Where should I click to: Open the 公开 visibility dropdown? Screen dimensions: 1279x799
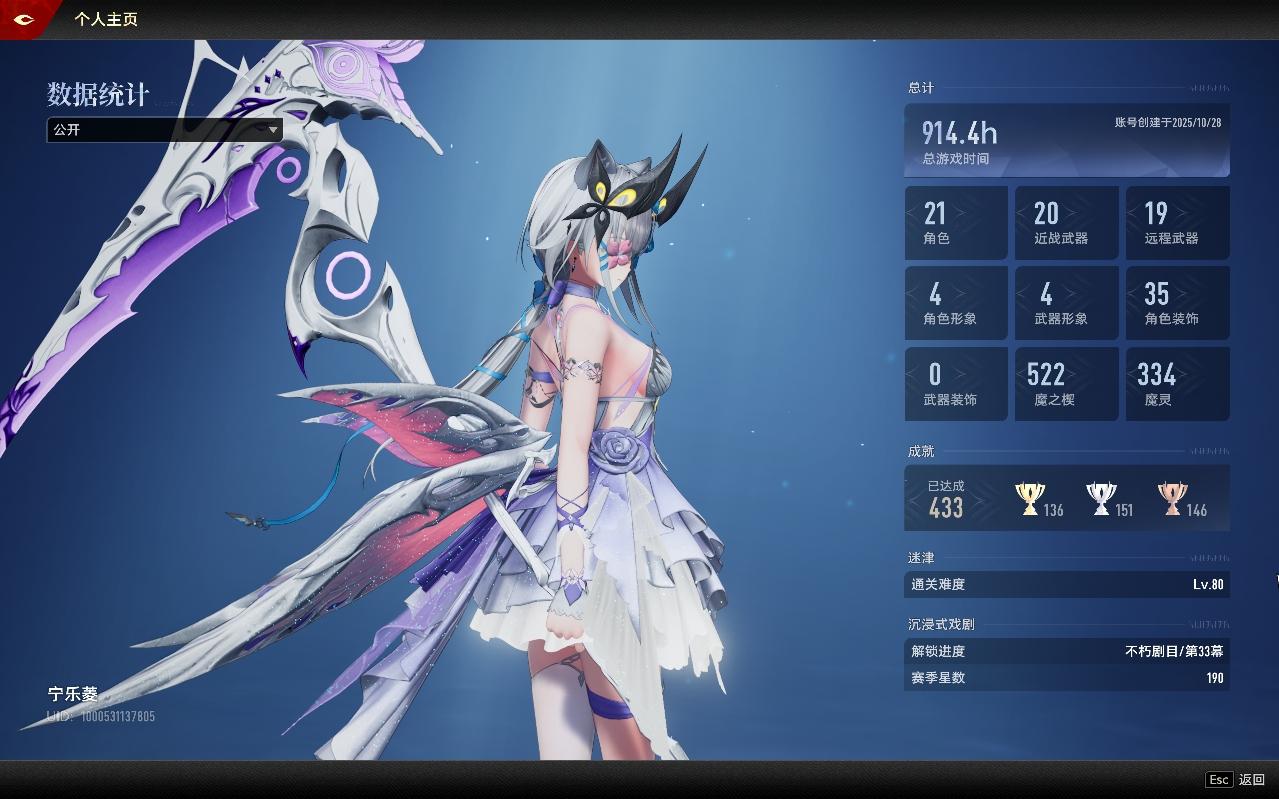tap(165, 130)
